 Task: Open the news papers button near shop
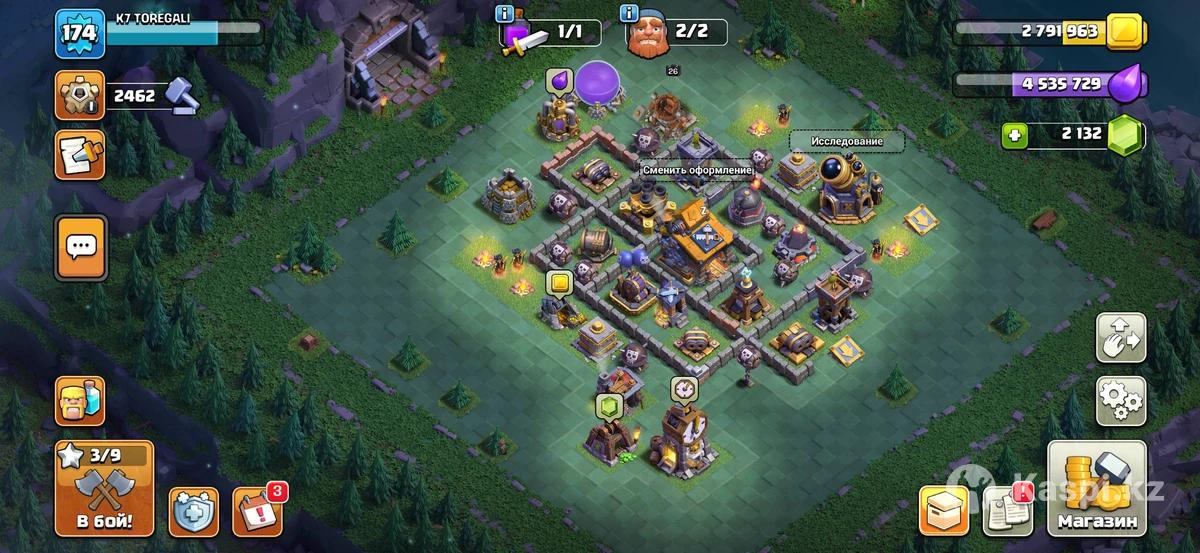[1007, 509]
